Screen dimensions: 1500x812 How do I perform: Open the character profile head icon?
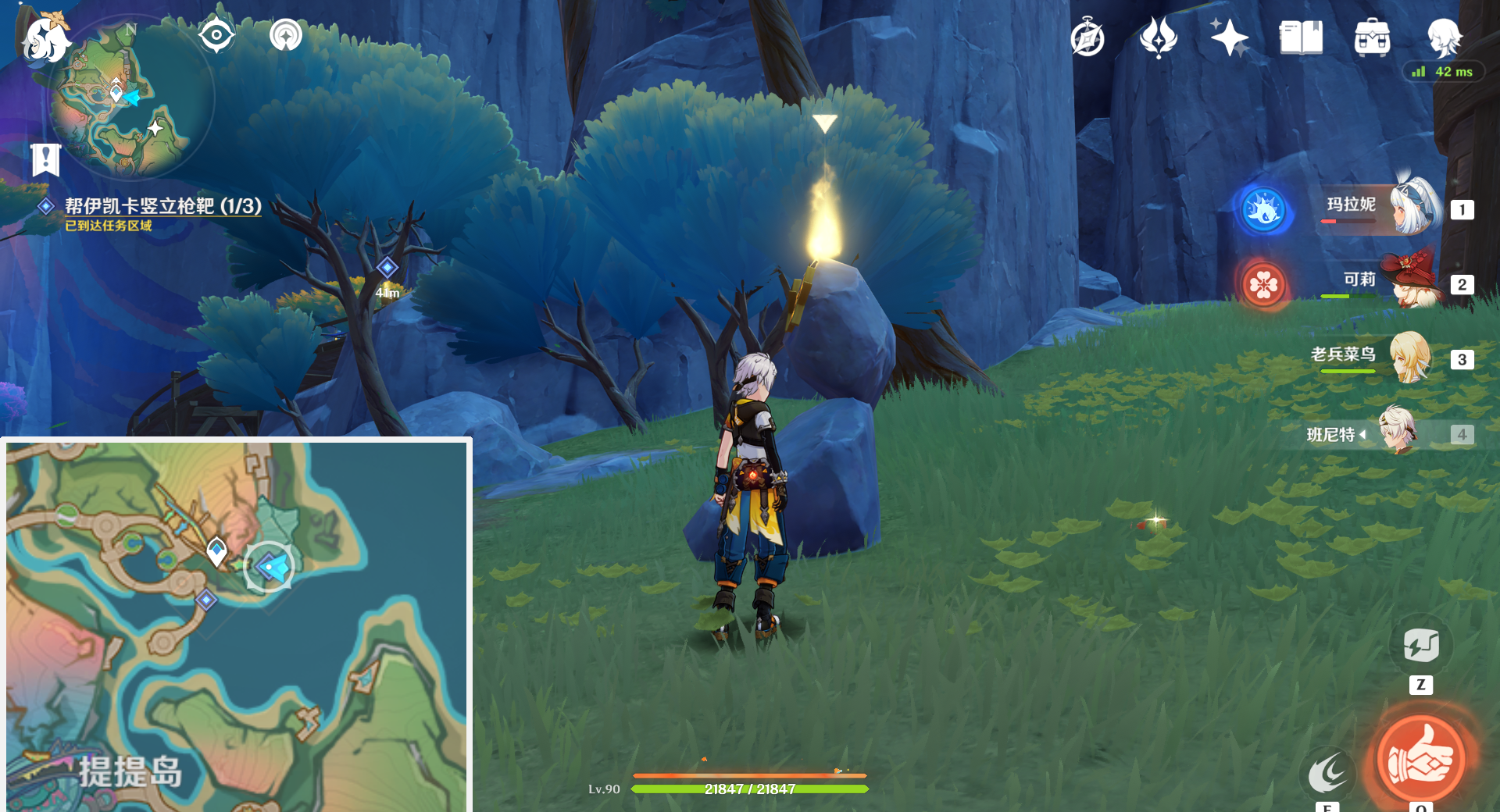(1444, 37)
